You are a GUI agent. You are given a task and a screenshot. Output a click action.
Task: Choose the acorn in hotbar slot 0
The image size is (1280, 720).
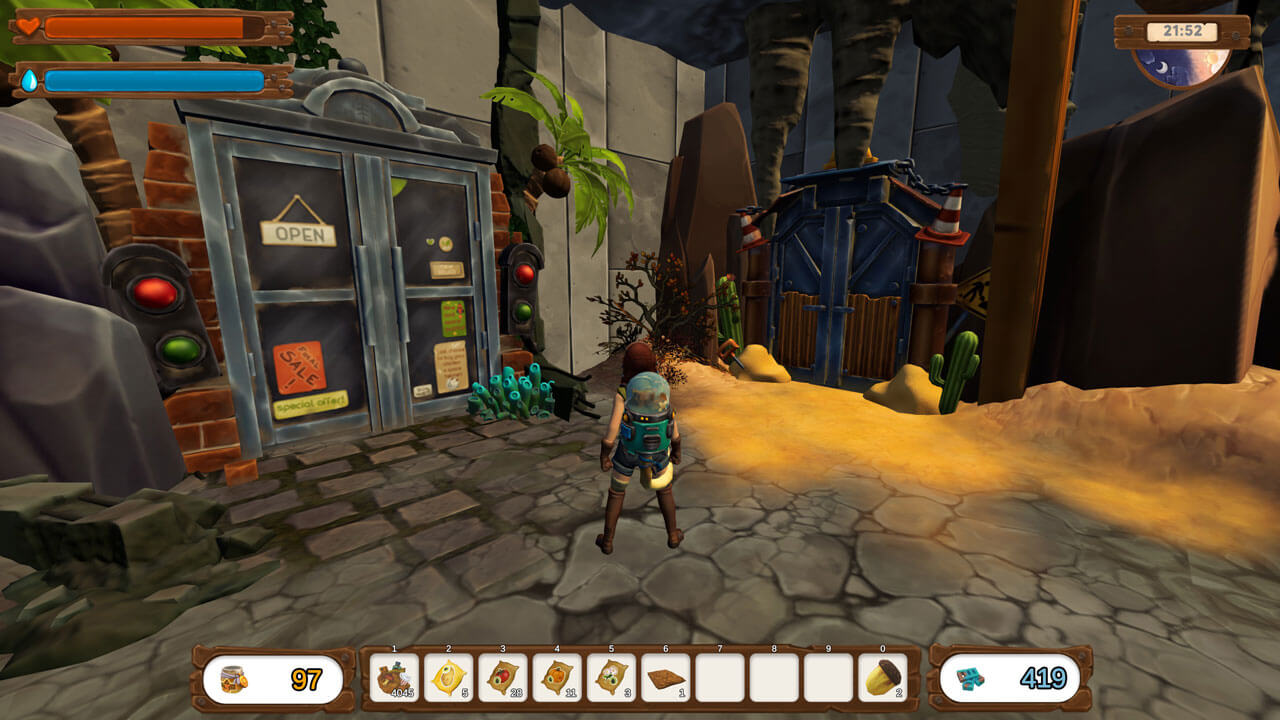(882, 678)
